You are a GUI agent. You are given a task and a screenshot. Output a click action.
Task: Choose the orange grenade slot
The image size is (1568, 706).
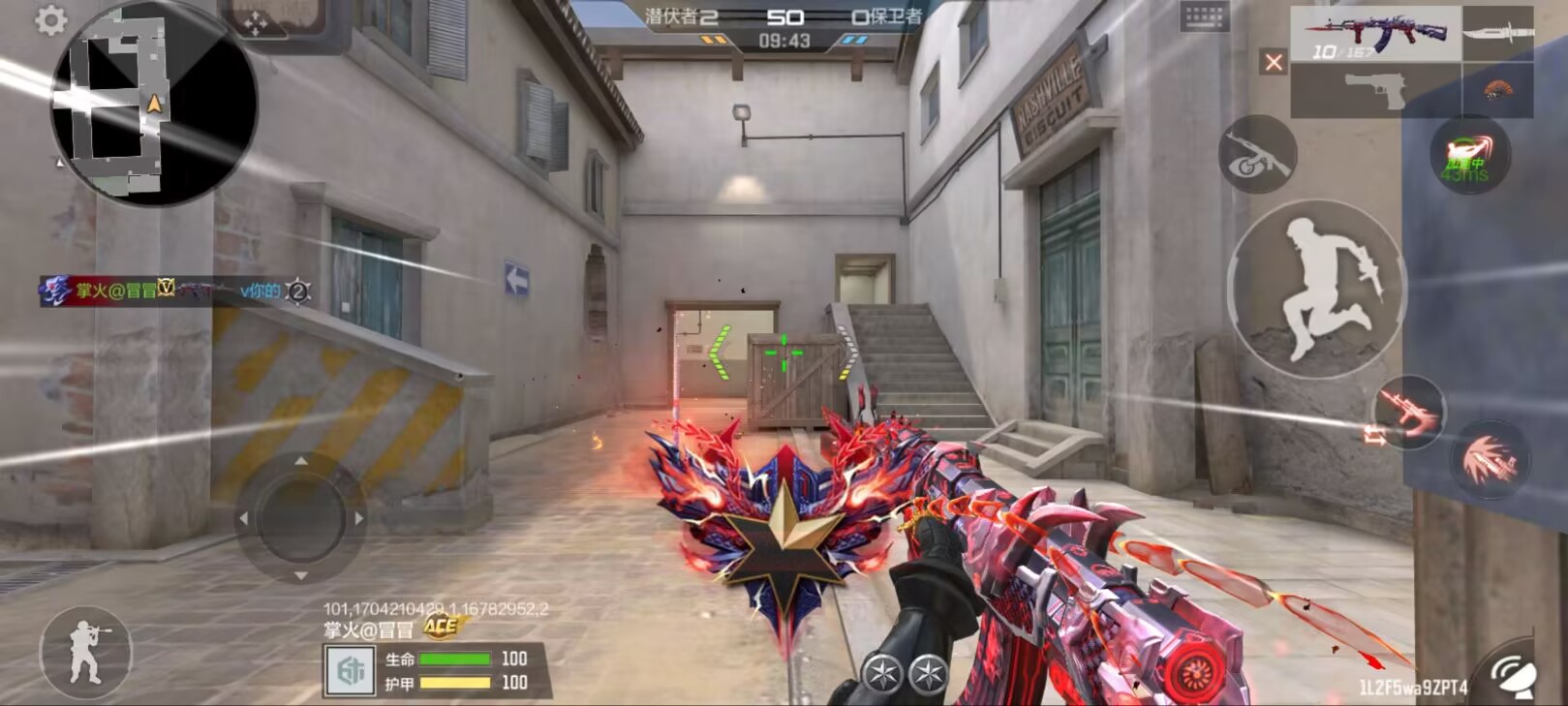click(1497, 91)
